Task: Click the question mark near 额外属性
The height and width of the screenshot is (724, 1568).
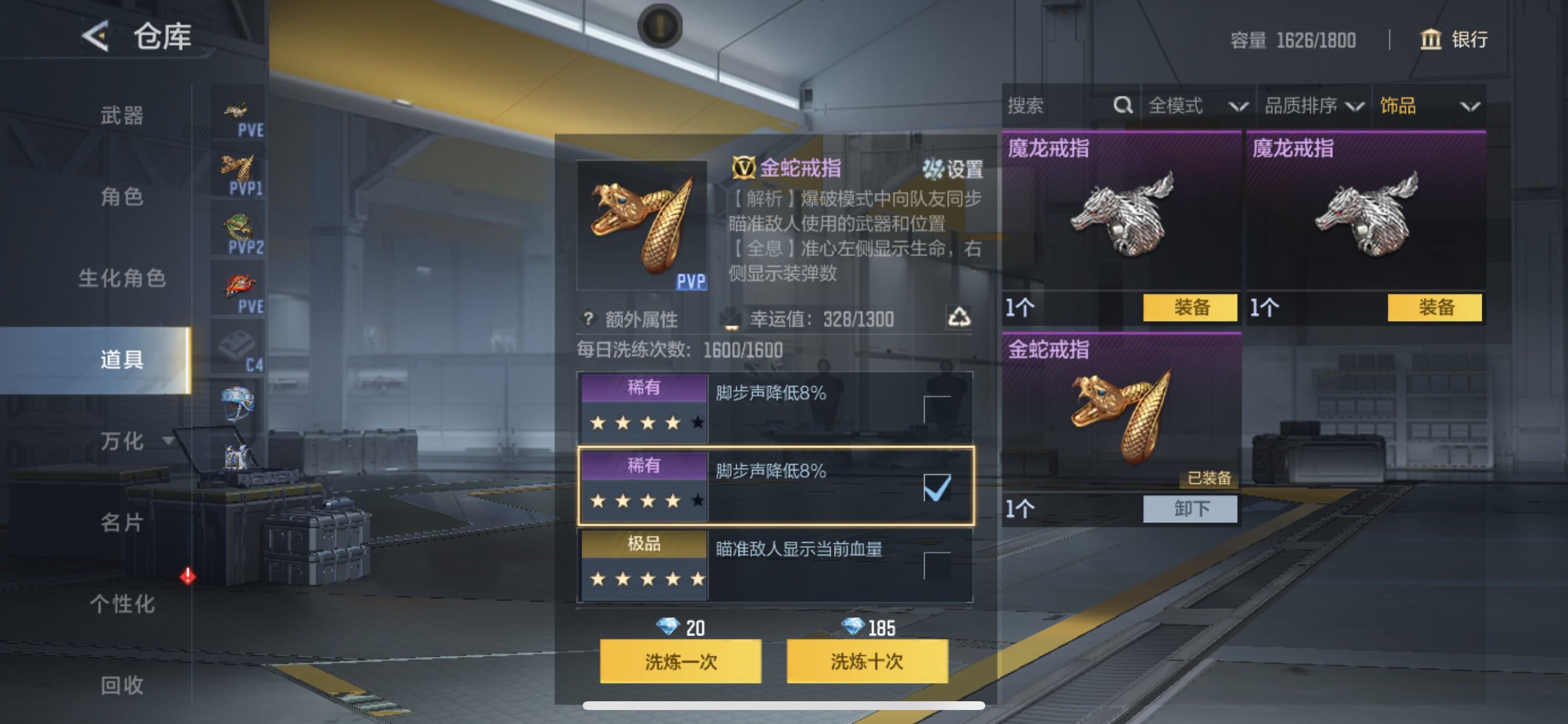Action: click(588, 319)
